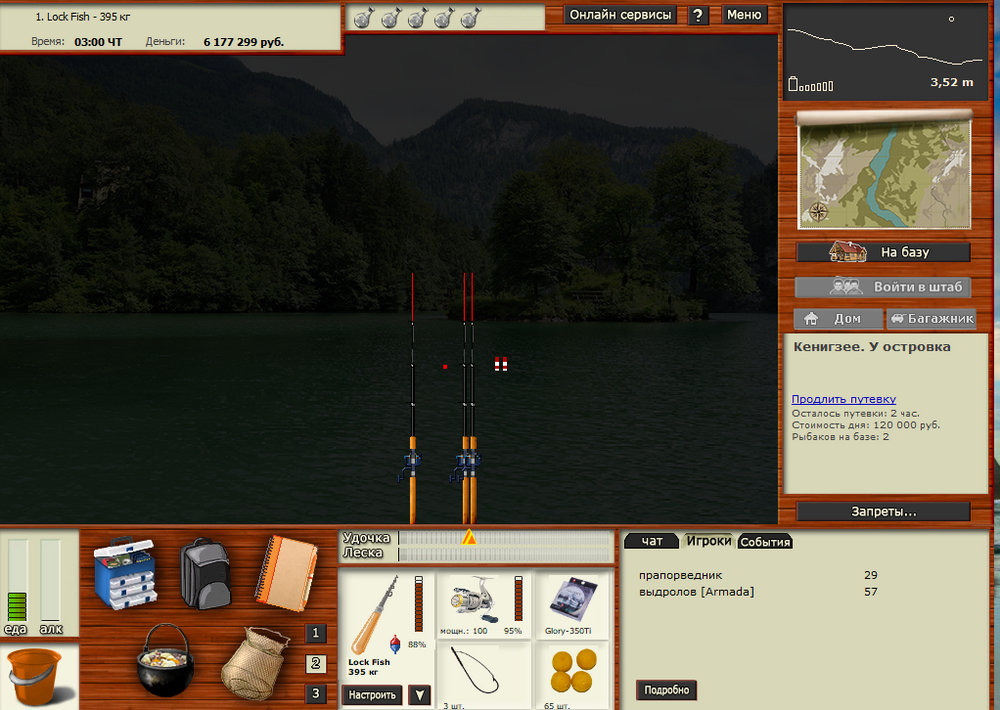
Task: Open the black backpack
Action: [206, 574]
